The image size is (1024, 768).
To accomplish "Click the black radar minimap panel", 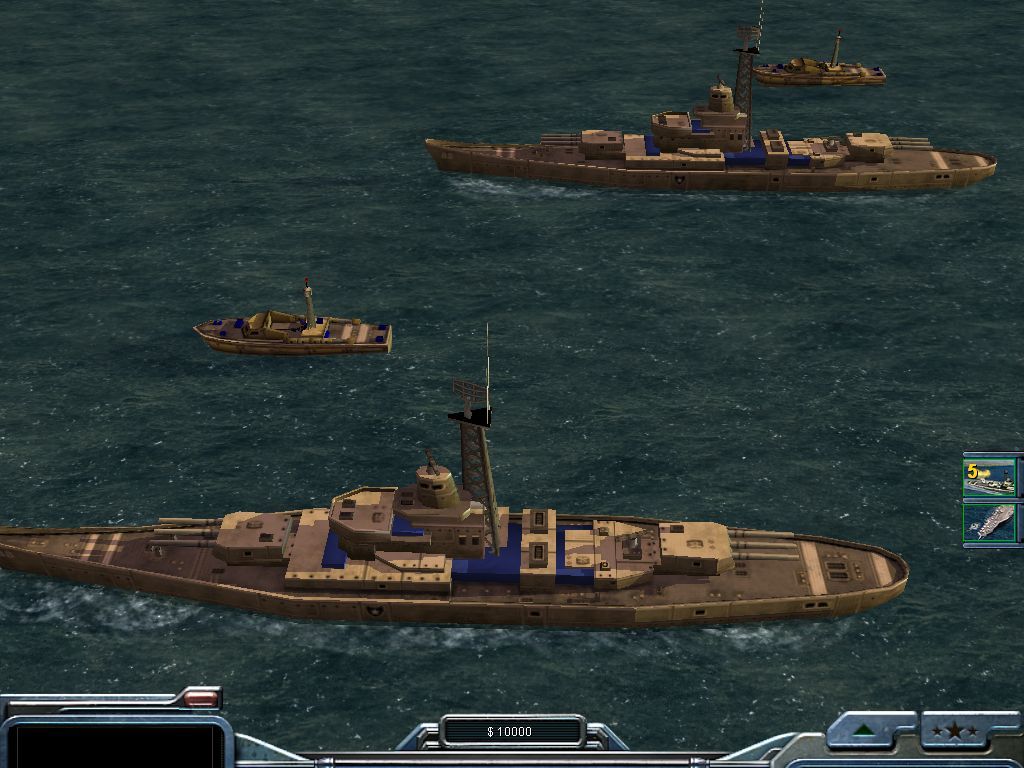I will (114, 745).
